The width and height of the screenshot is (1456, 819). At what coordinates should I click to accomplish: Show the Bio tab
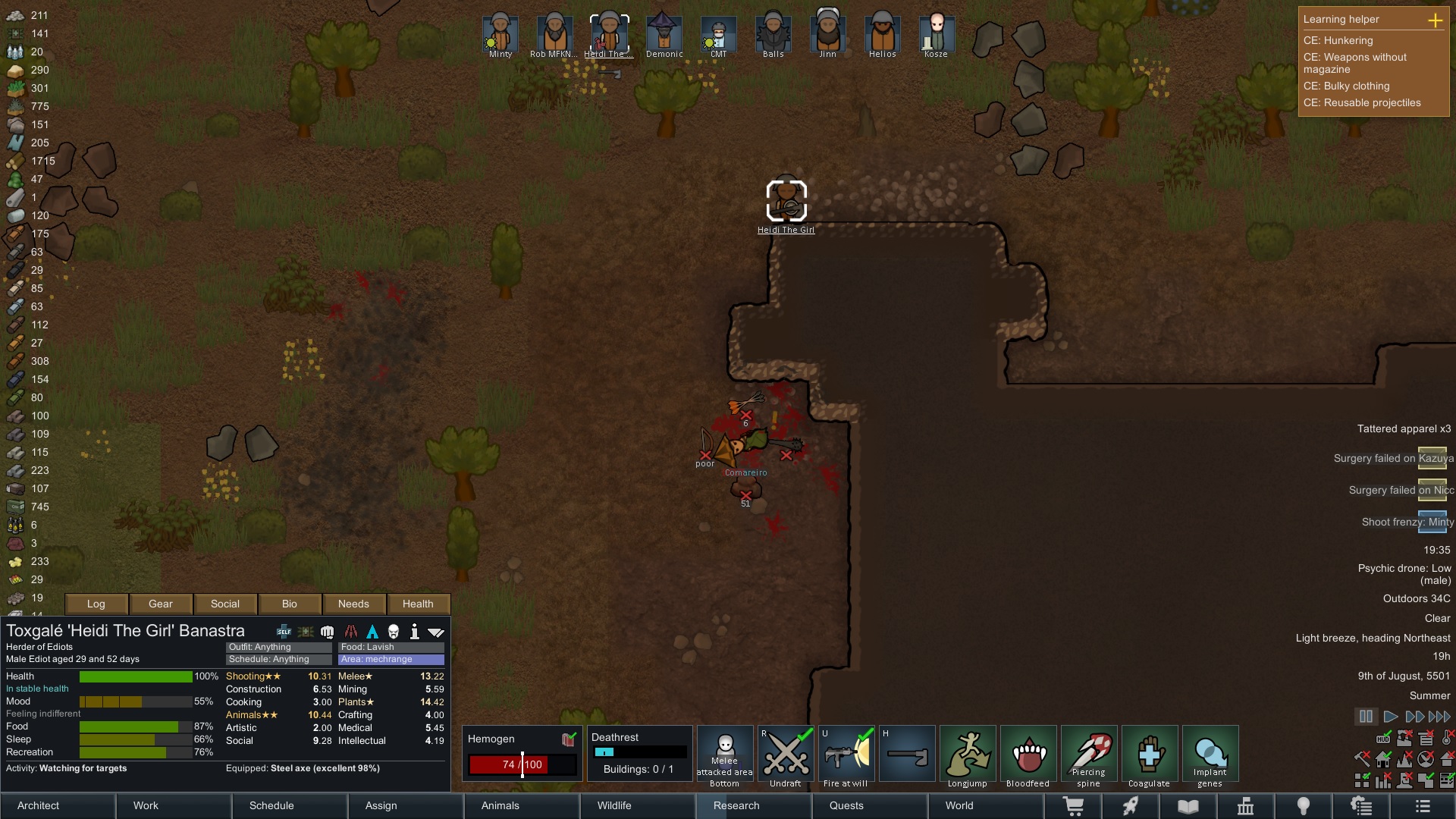(x=290, y=604)
